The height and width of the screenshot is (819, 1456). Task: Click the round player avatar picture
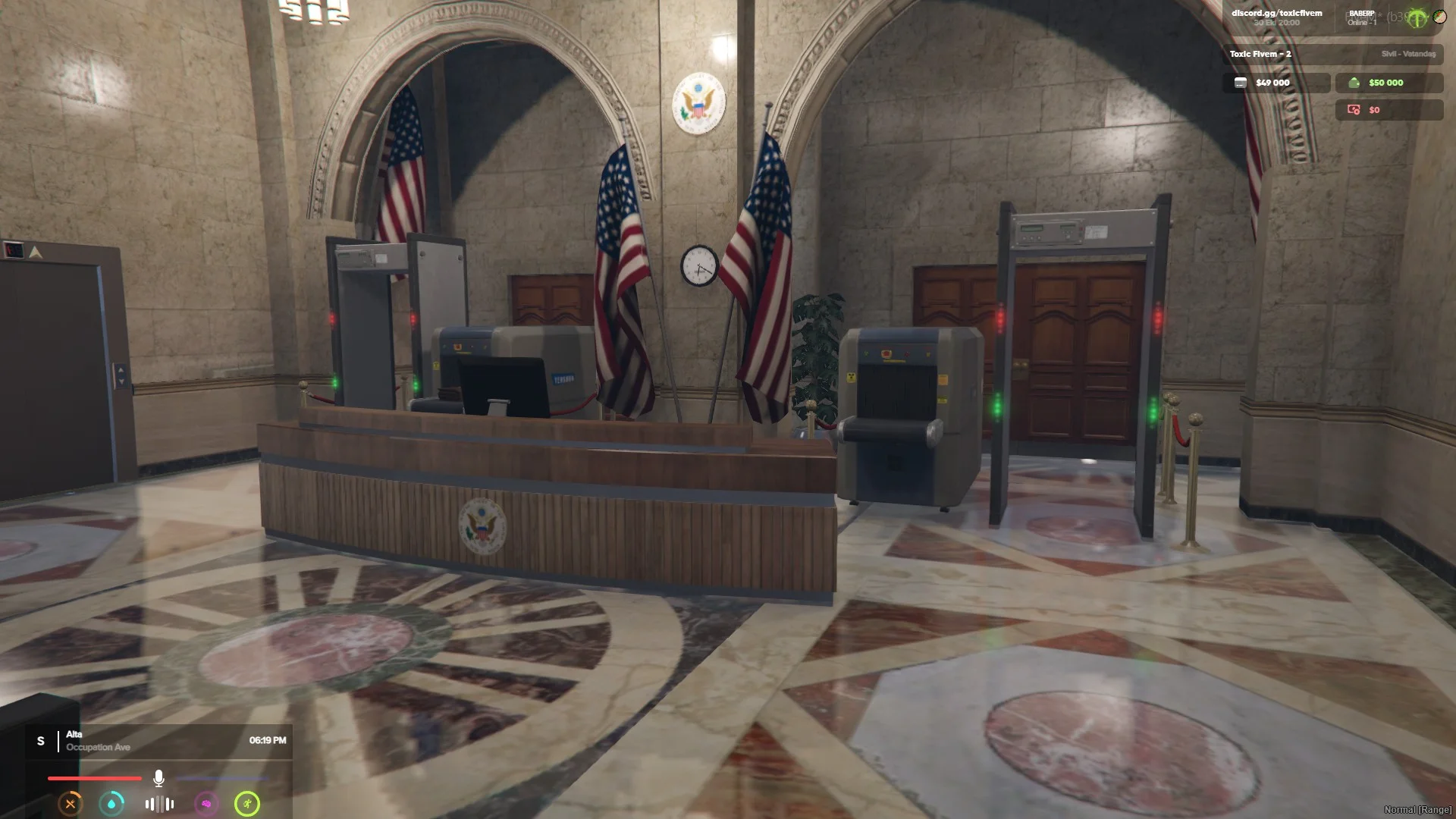1439,17
